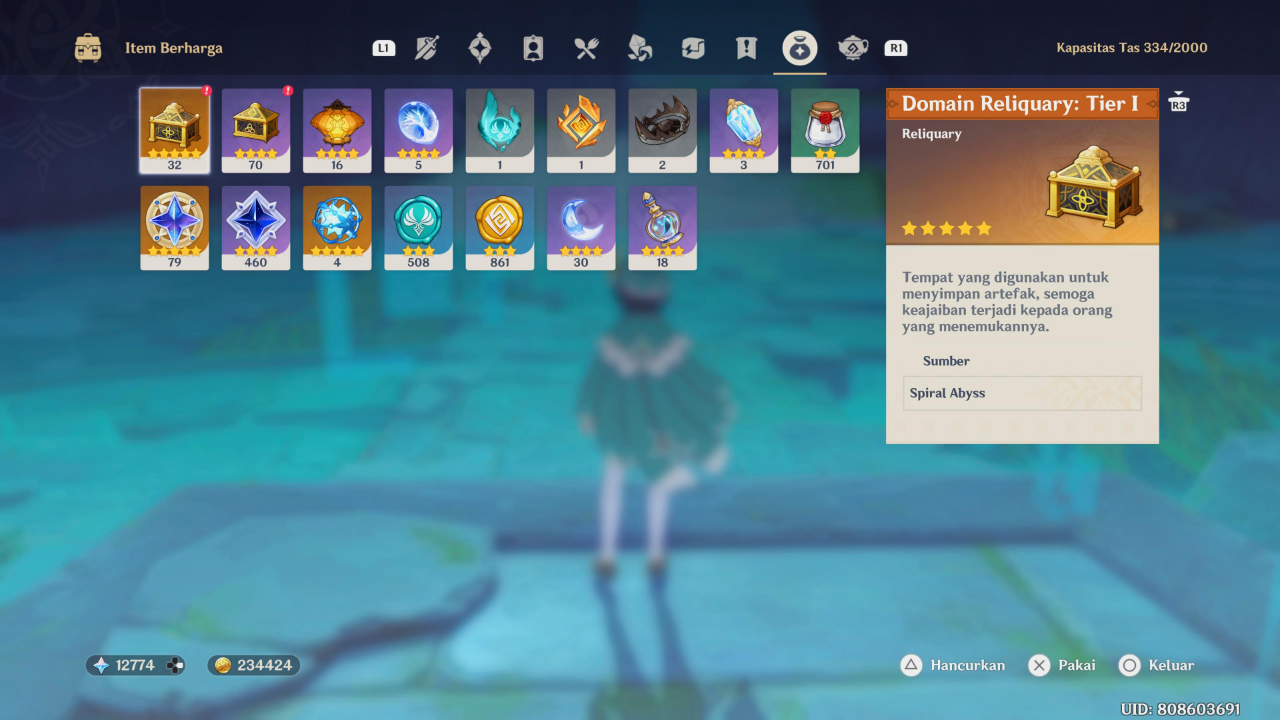1280x720 pixels.
Task: Select the blue resin orb with 5
Action: click(418, 130)
